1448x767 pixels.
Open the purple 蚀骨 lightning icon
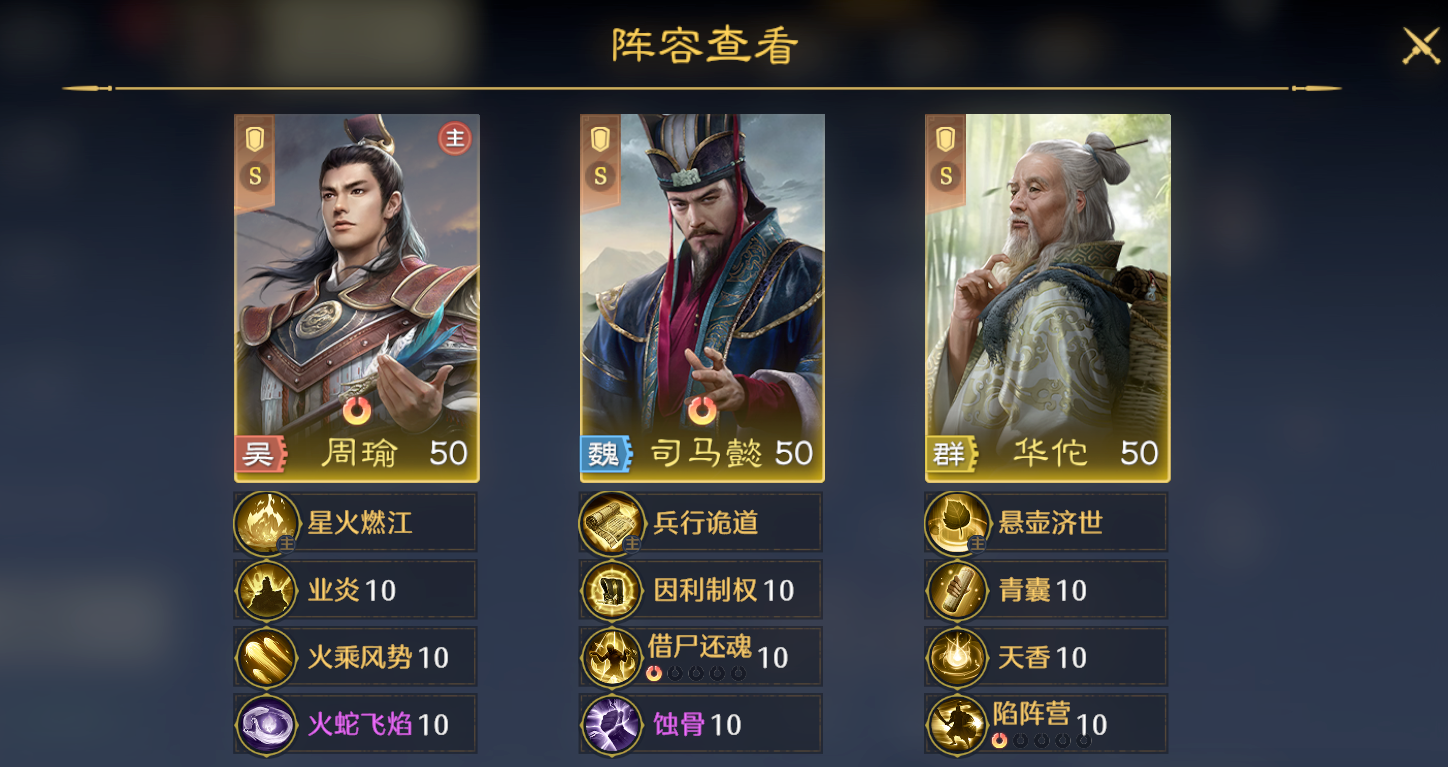pyautogui.click(x=611, y=722)
